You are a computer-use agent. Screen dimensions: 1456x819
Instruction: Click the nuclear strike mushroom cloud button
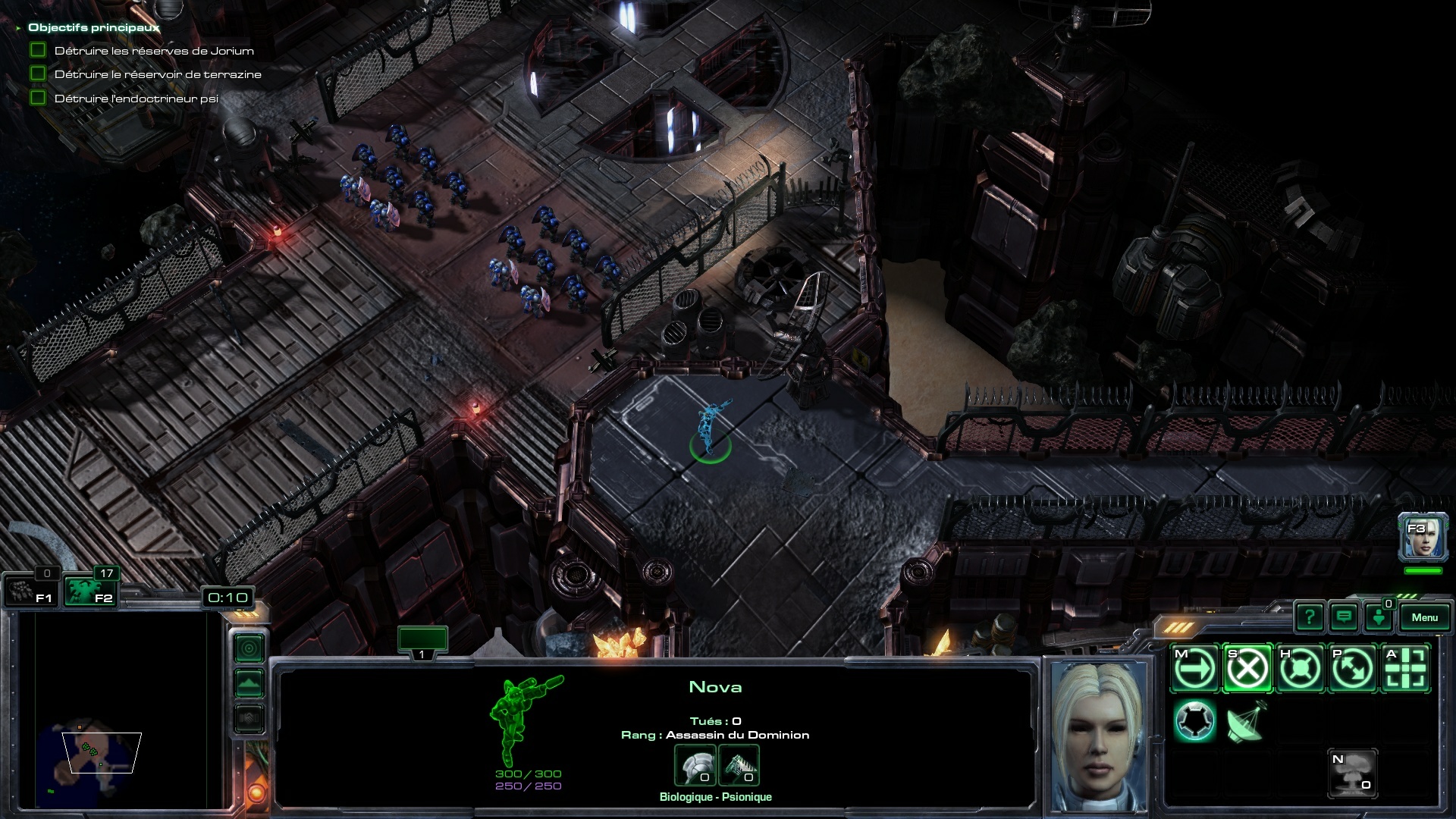pyautogui.click(x=1353, y=773)
